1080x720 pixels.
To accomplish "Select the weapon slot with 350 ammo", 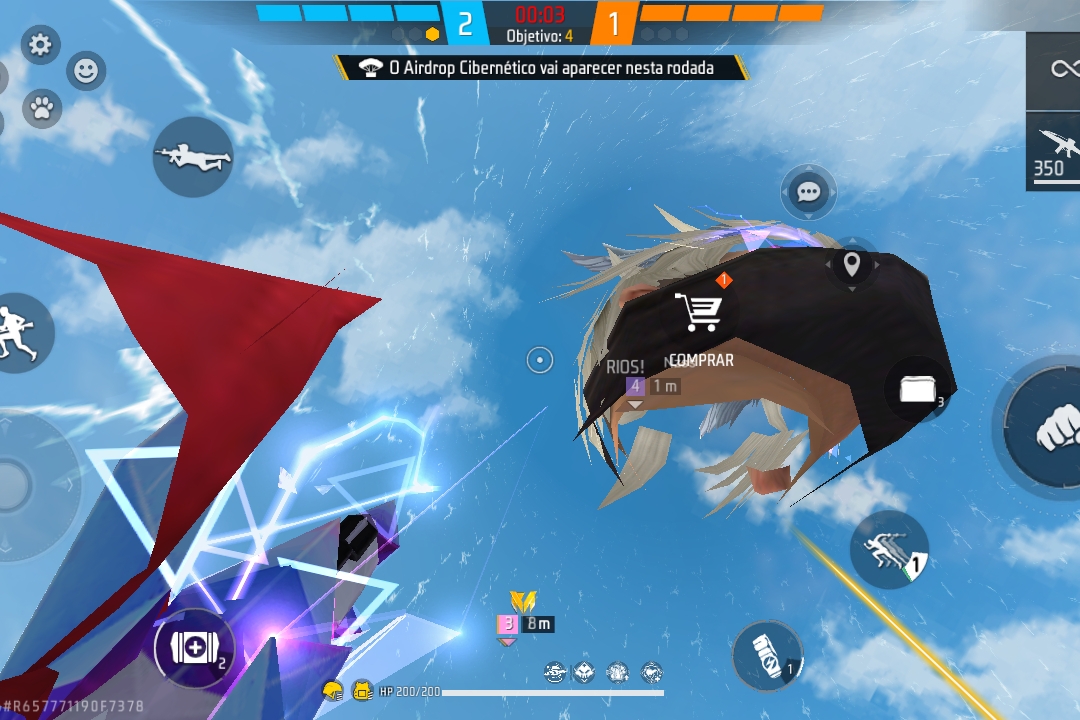I will (x=1055, y=151).
